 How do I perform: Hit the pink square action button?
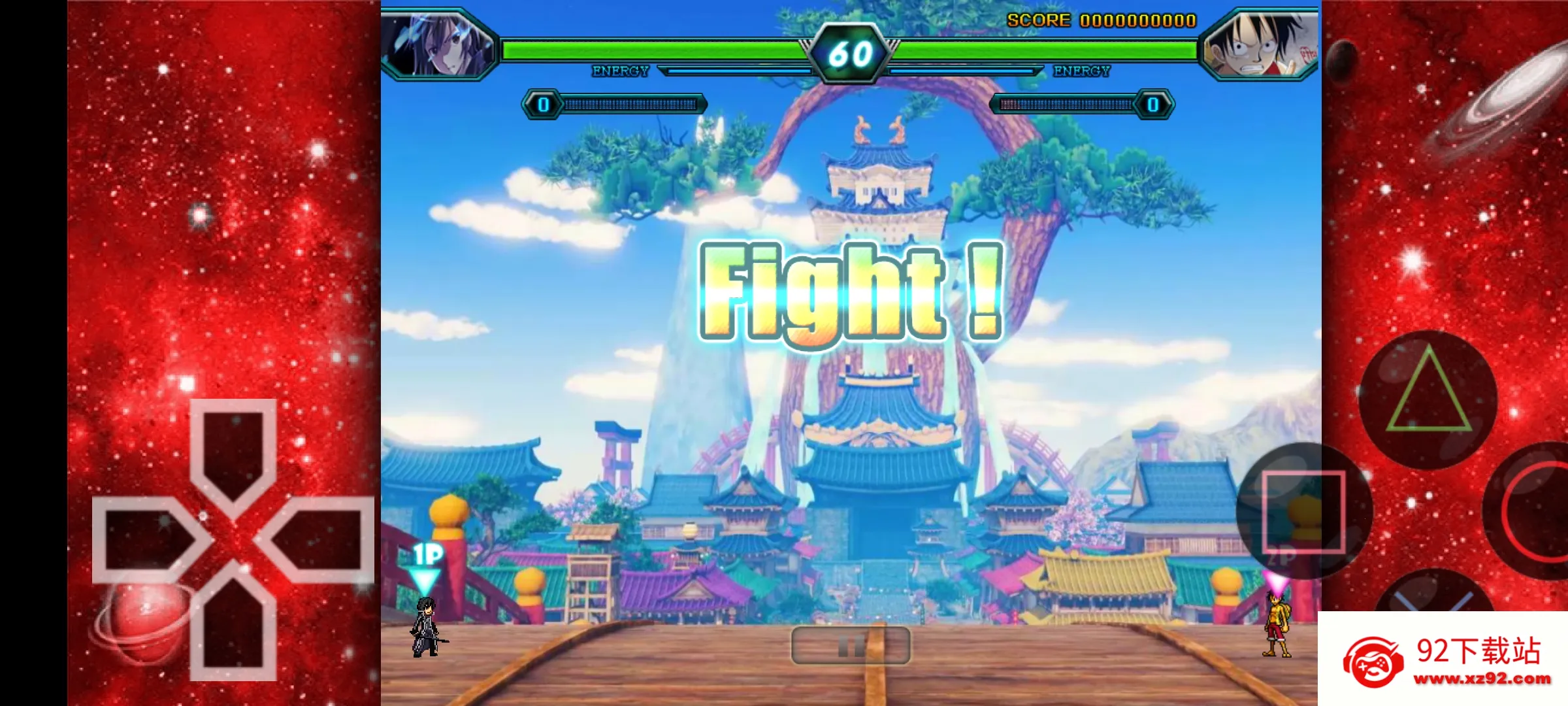pyautogui.click(x=1303, y=511)
